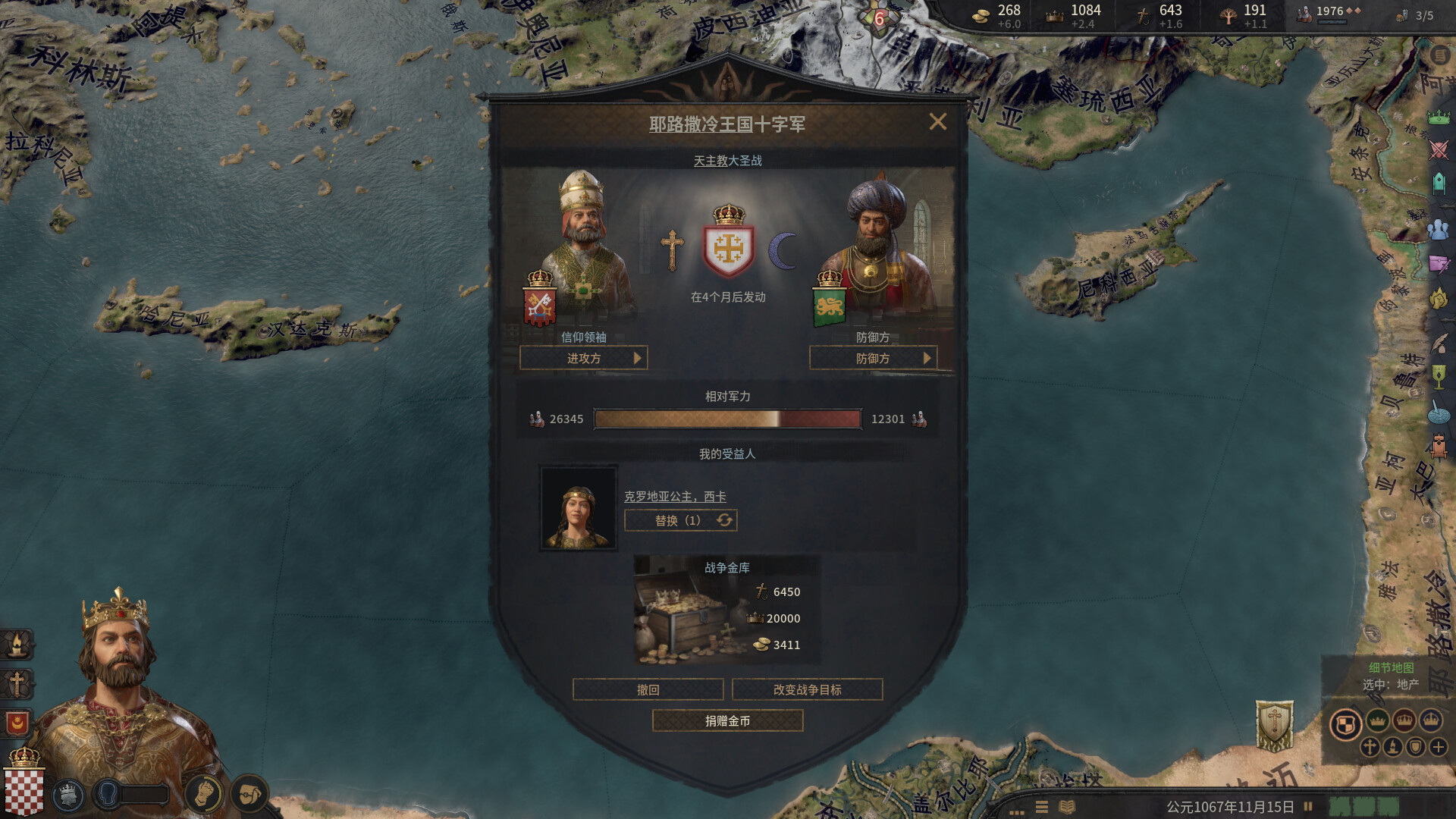Expand the 进攻方 attacker side dropdown
The image size is (1456, 819).
[584, 358]
